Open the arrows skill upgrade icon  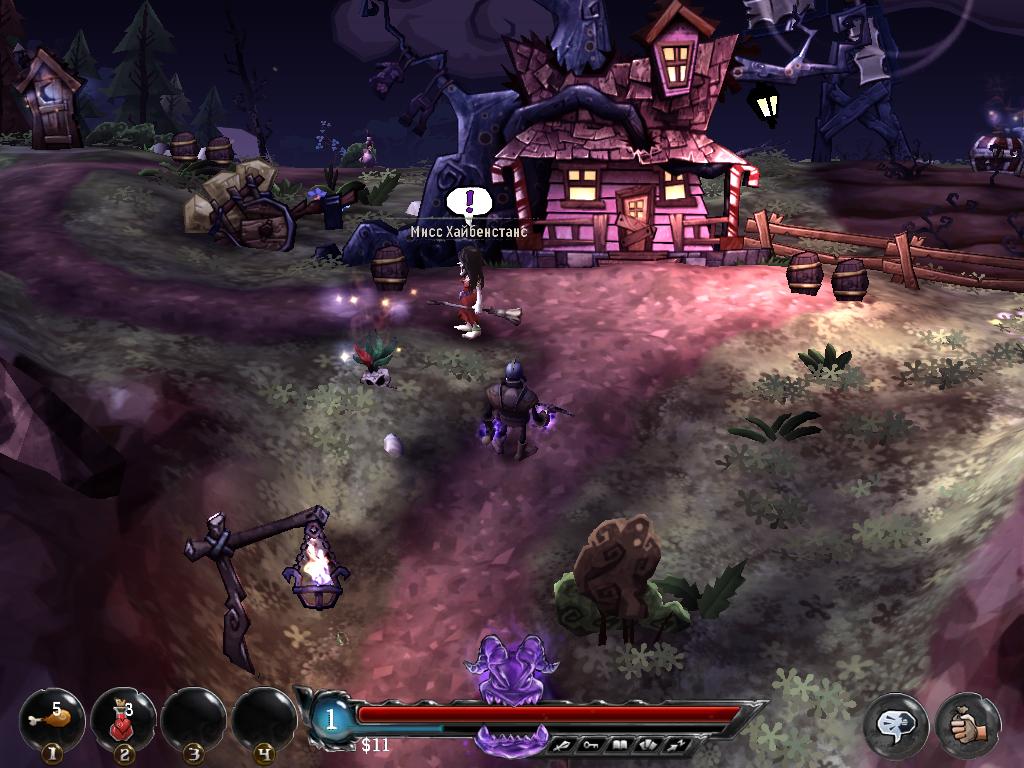[x=677, y=745]
